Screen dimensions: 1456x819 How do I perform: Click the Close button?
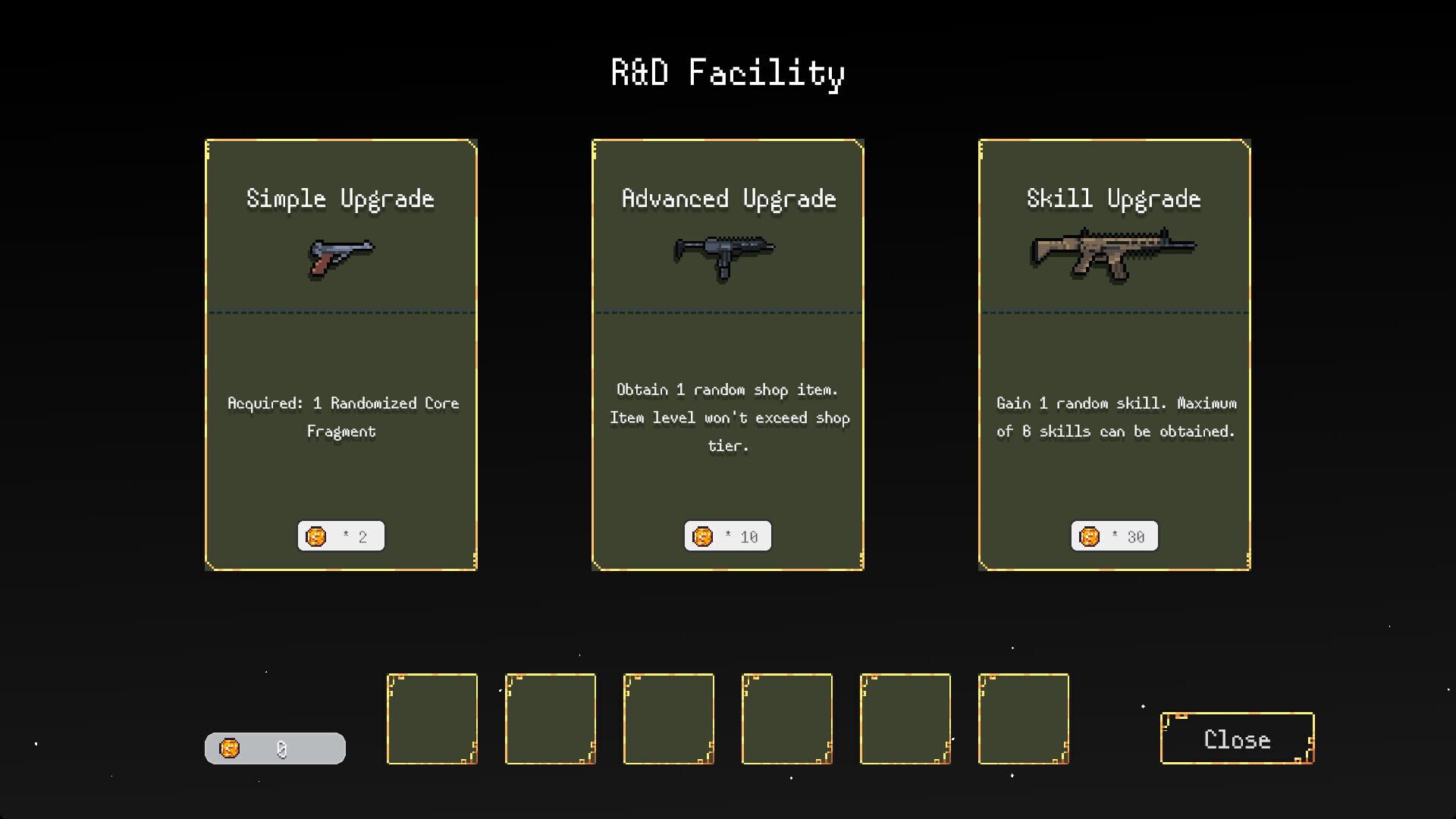point(1236,739)
